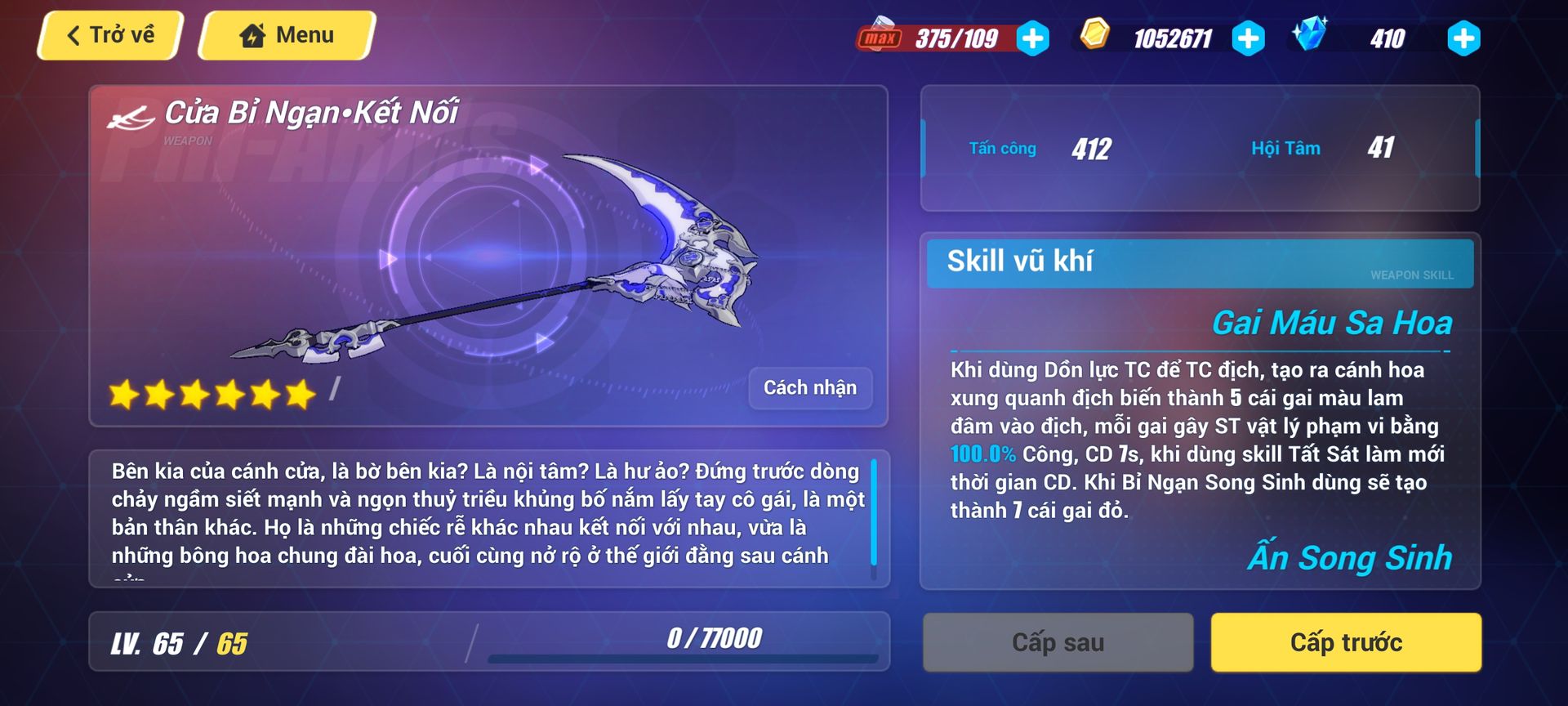Image resolution: width=1568 pixels, height=706 pixels.
Task: Open the Menu home button
Action: click(287, 35)
